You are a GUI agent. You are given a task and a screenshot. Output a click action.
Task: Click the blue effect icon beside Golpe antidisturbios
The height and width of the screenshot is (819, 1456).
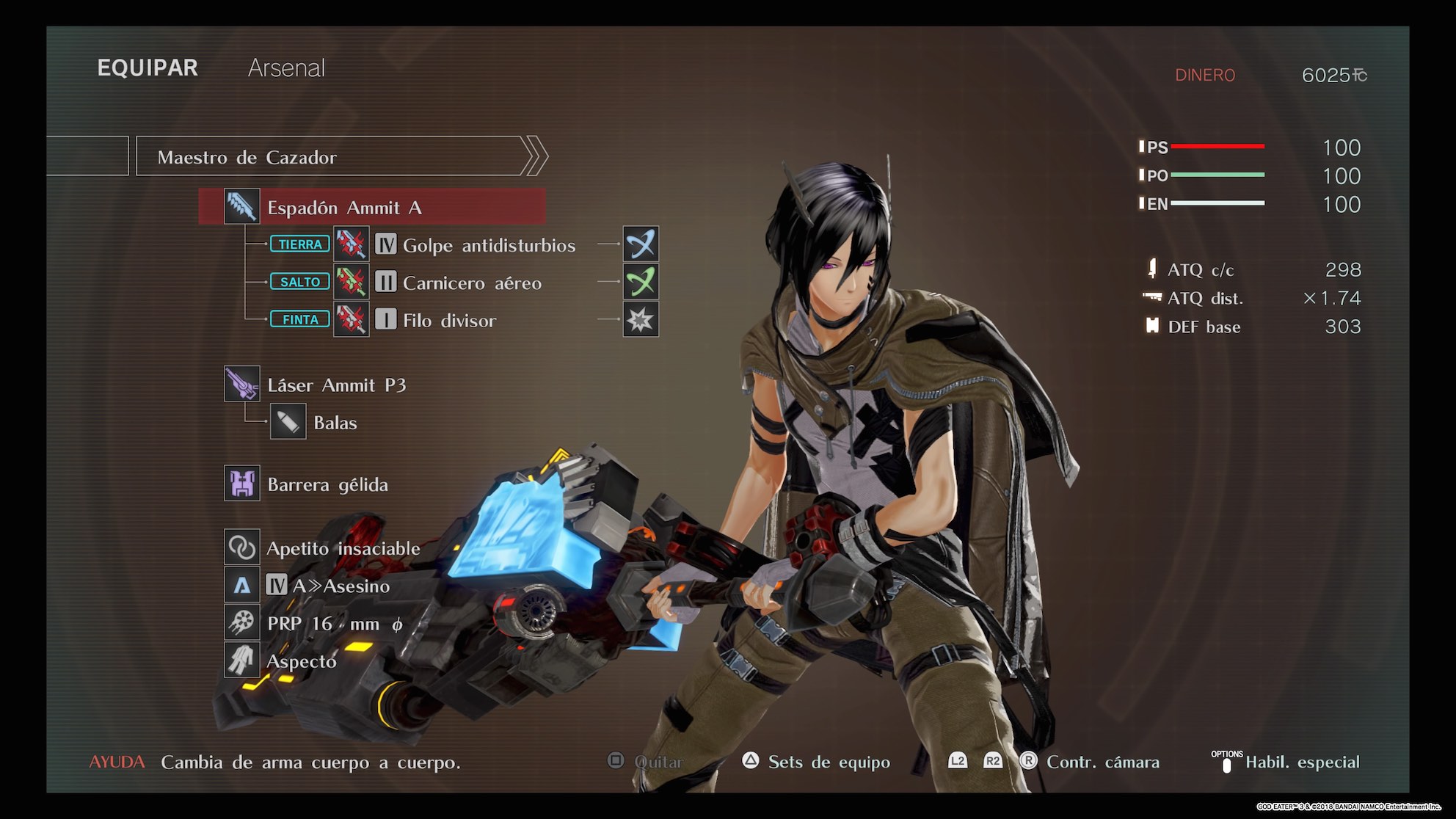click(x=641, y=244)
